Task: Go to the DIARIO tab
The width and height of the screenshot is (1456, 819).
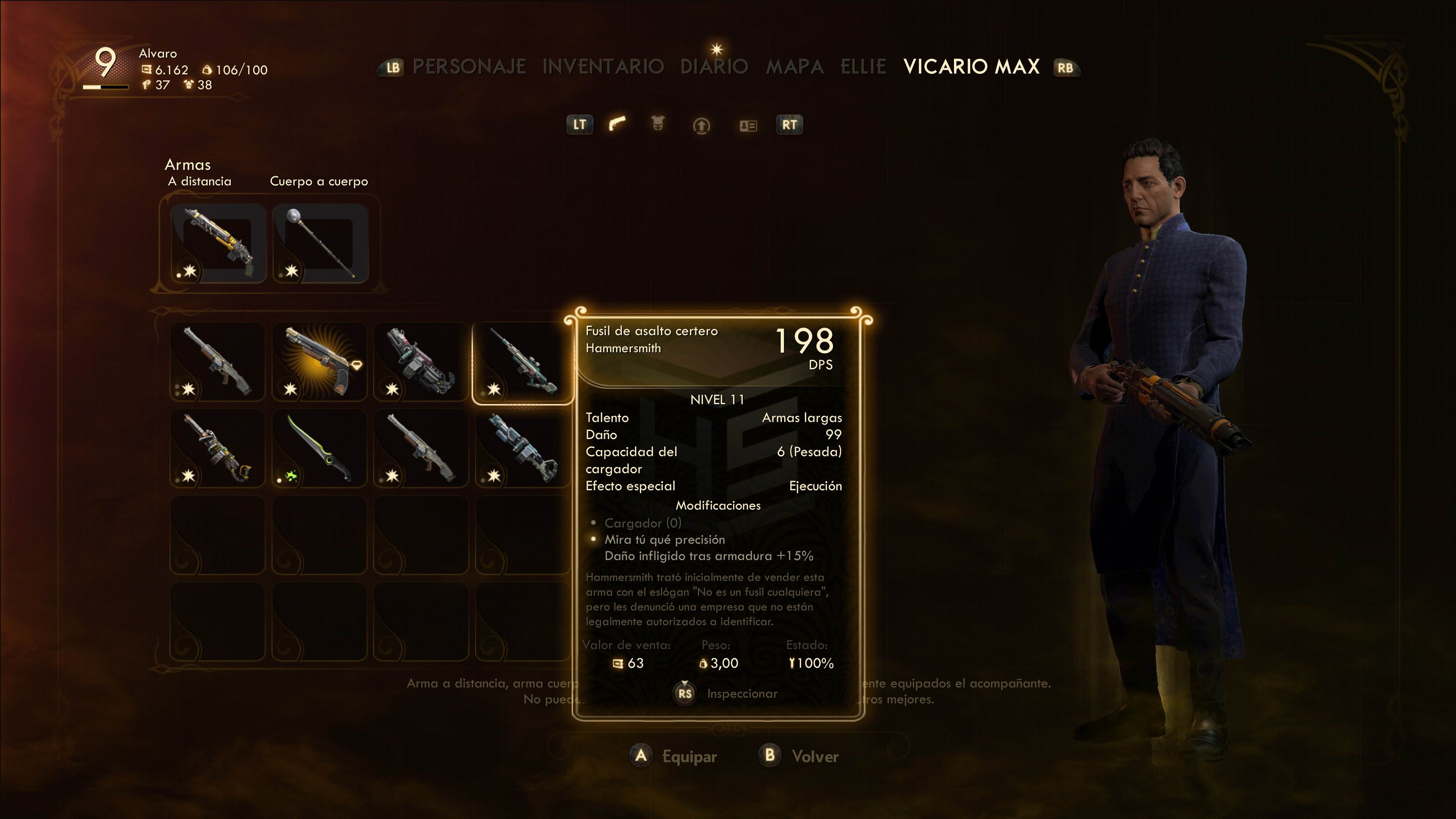Action: 714,67
